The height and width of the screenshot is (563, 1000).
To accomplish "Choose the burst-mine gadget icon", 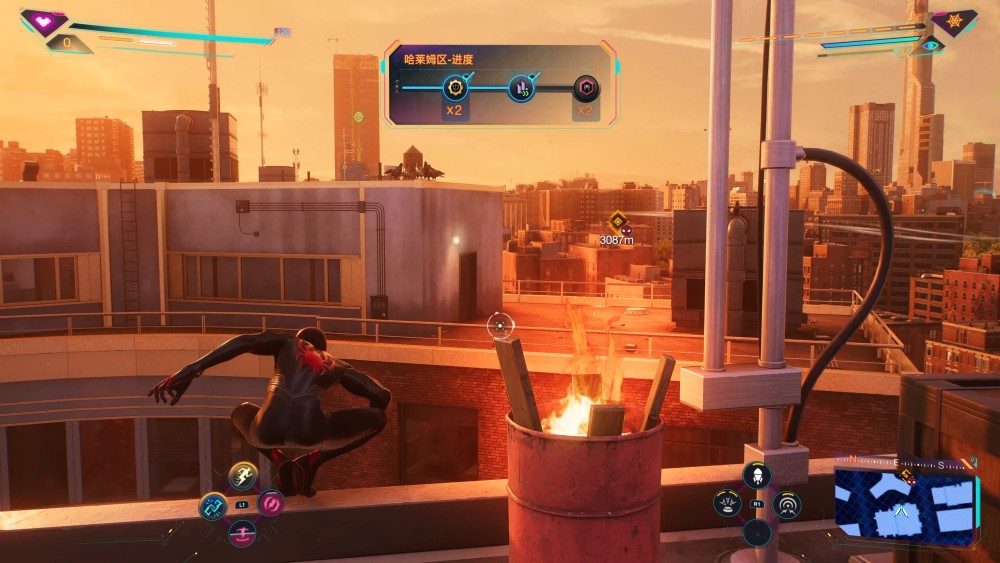I will pyautogui.click(x=727, y=503).
